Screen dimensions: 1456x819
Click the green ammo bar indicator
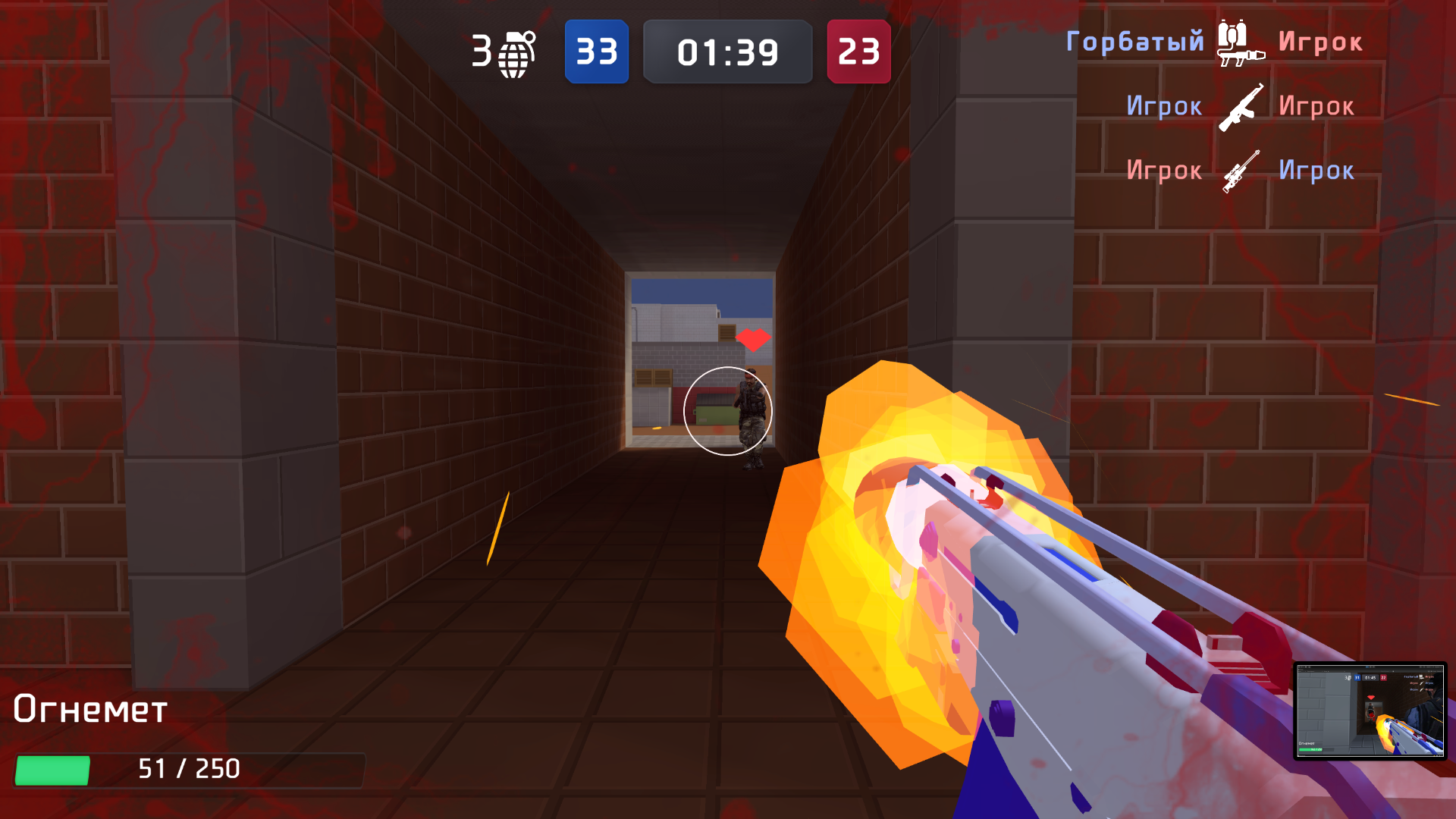[53, 768]
